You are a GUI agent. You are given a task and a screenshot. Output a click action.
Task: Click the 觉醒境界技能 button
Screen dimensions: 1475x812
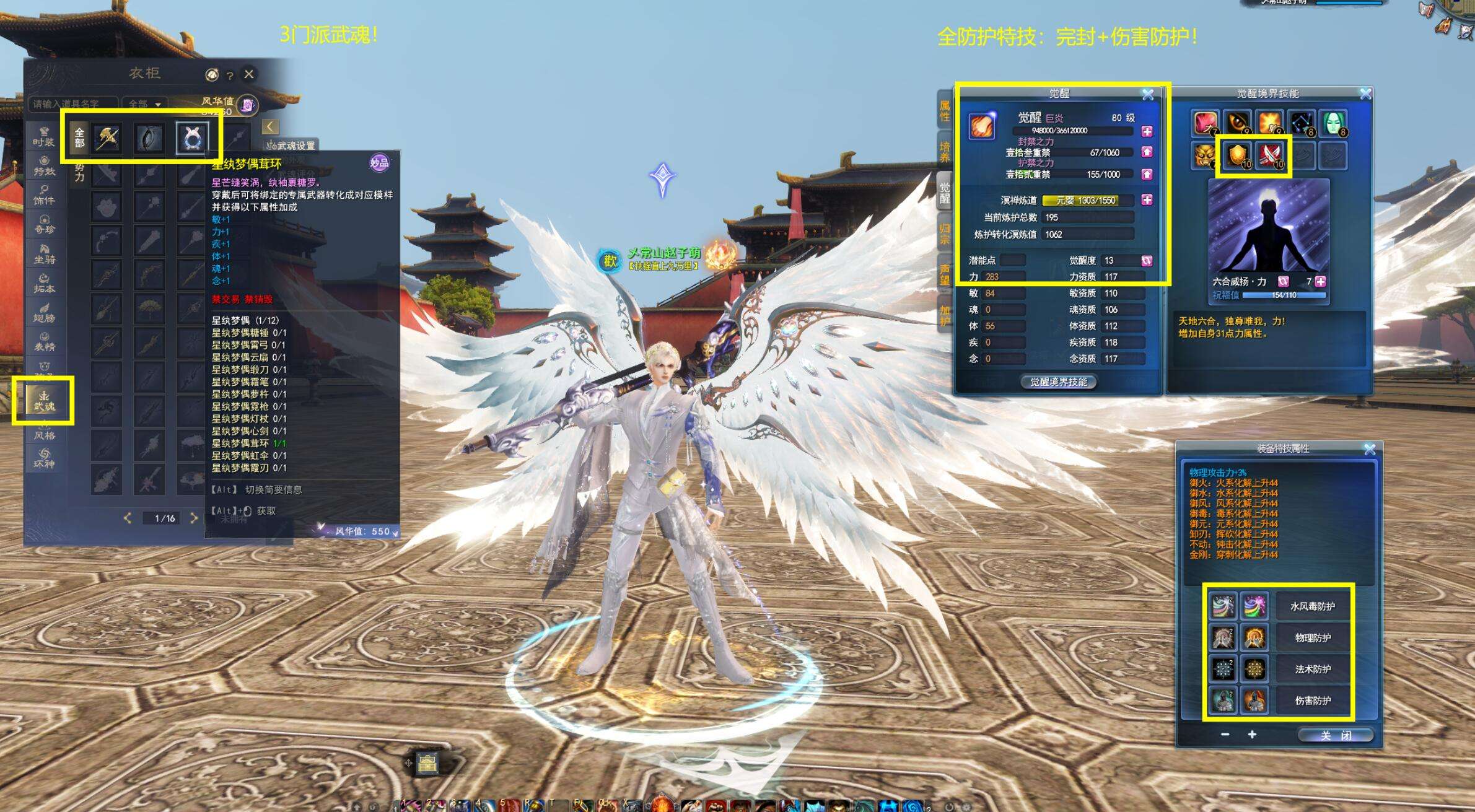pyautogui.click(x=1058, y=382)
